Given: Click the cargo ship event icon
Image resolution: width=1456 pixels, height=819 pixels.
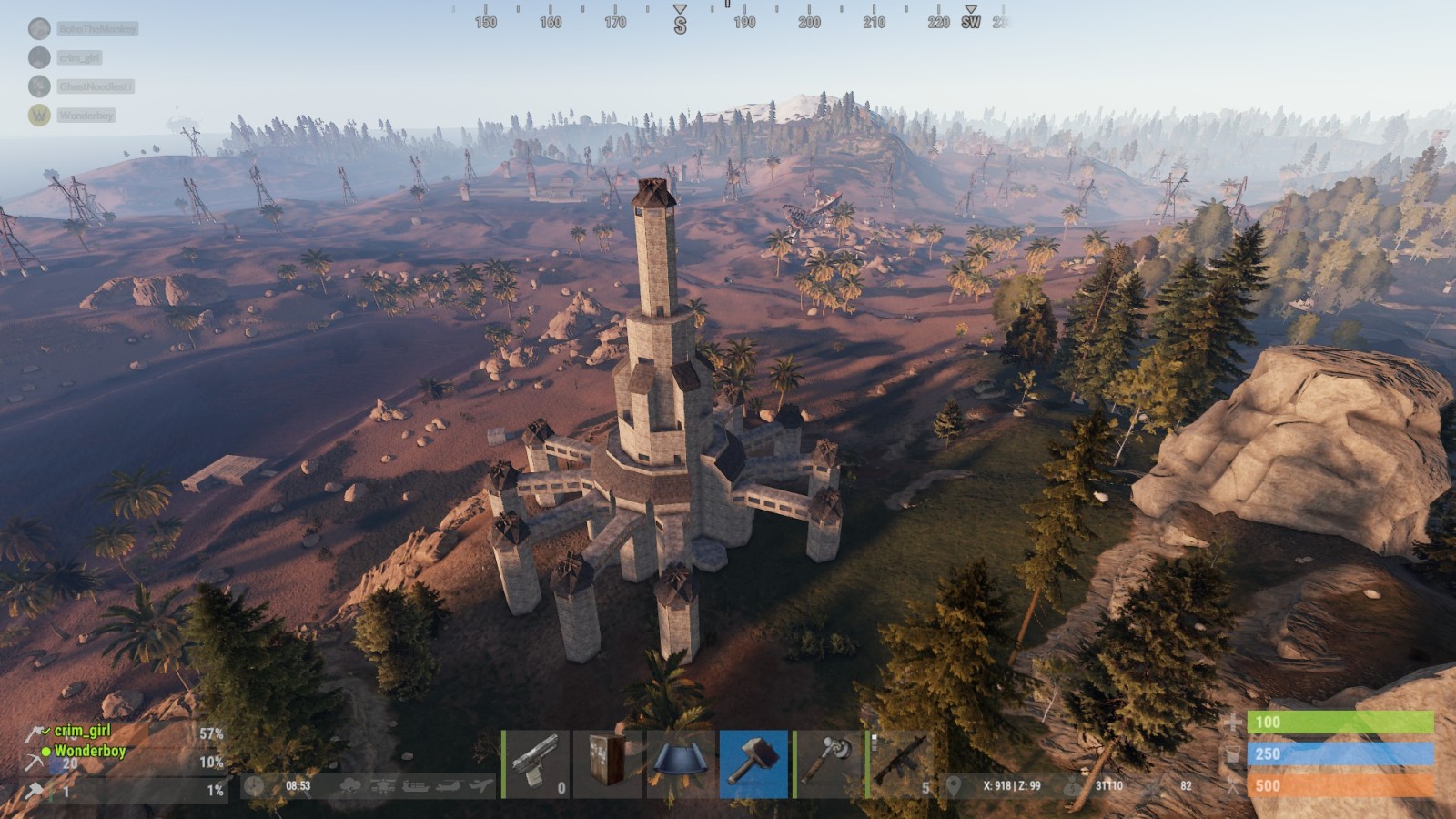Looking at the screenshot, I should click(x=415, y=786).
